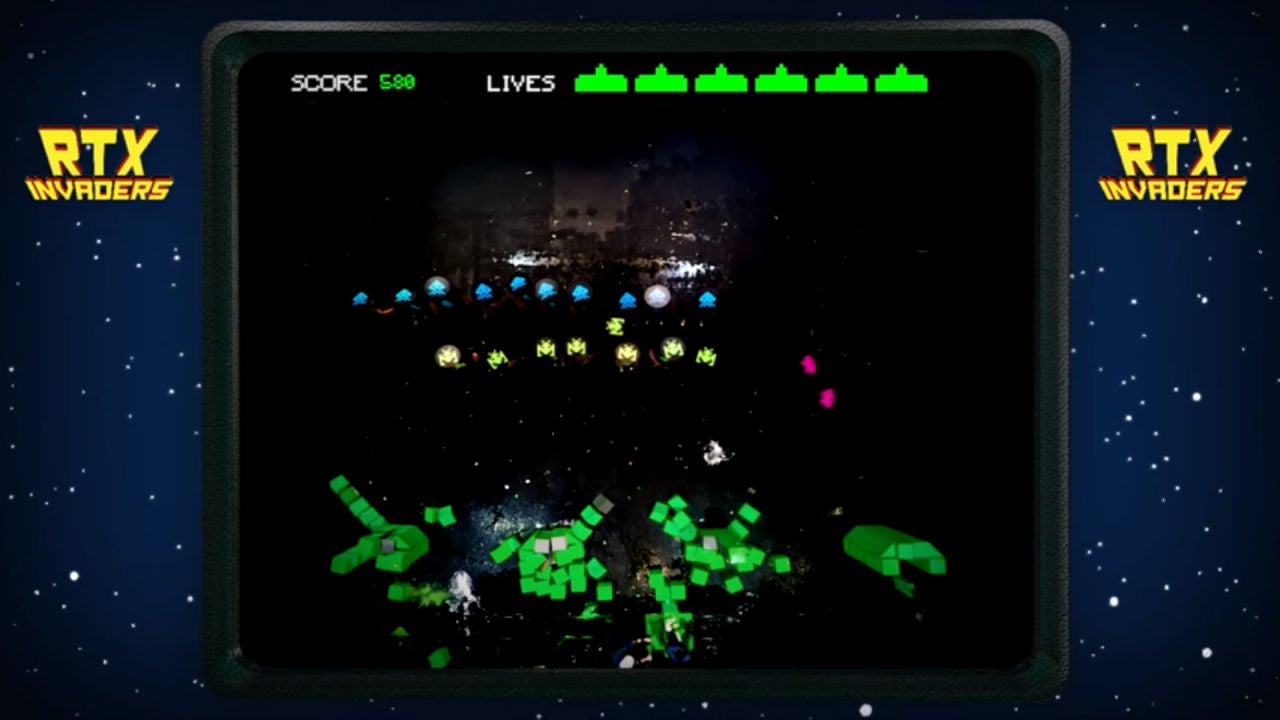Click the rightmost blue invader in the top row
This screenshot has width=1280, height=720.
coord(706,298)
